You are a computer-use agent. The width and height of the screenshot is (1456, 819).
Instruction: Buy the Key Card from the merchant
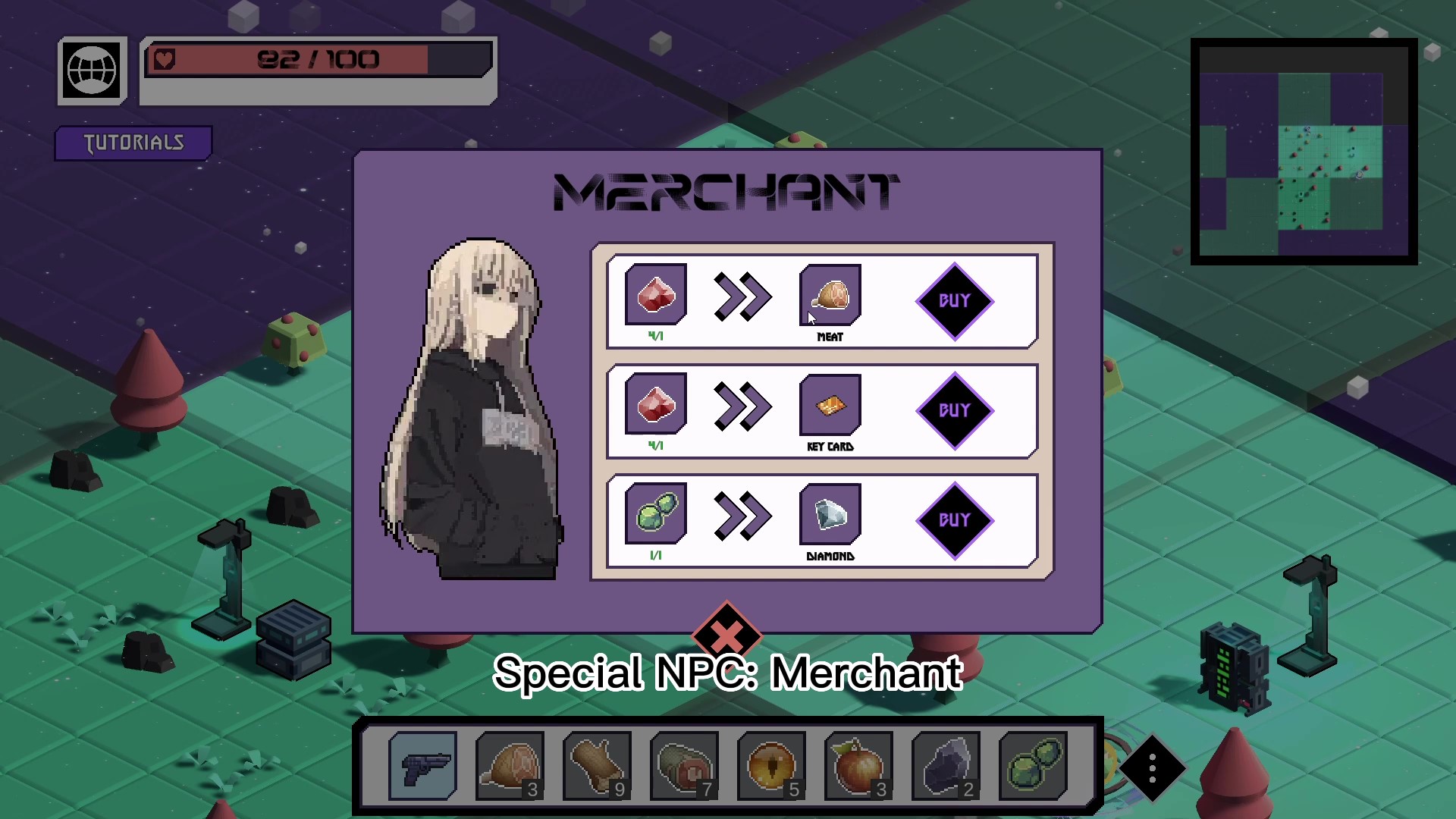(x=955, y=410)
